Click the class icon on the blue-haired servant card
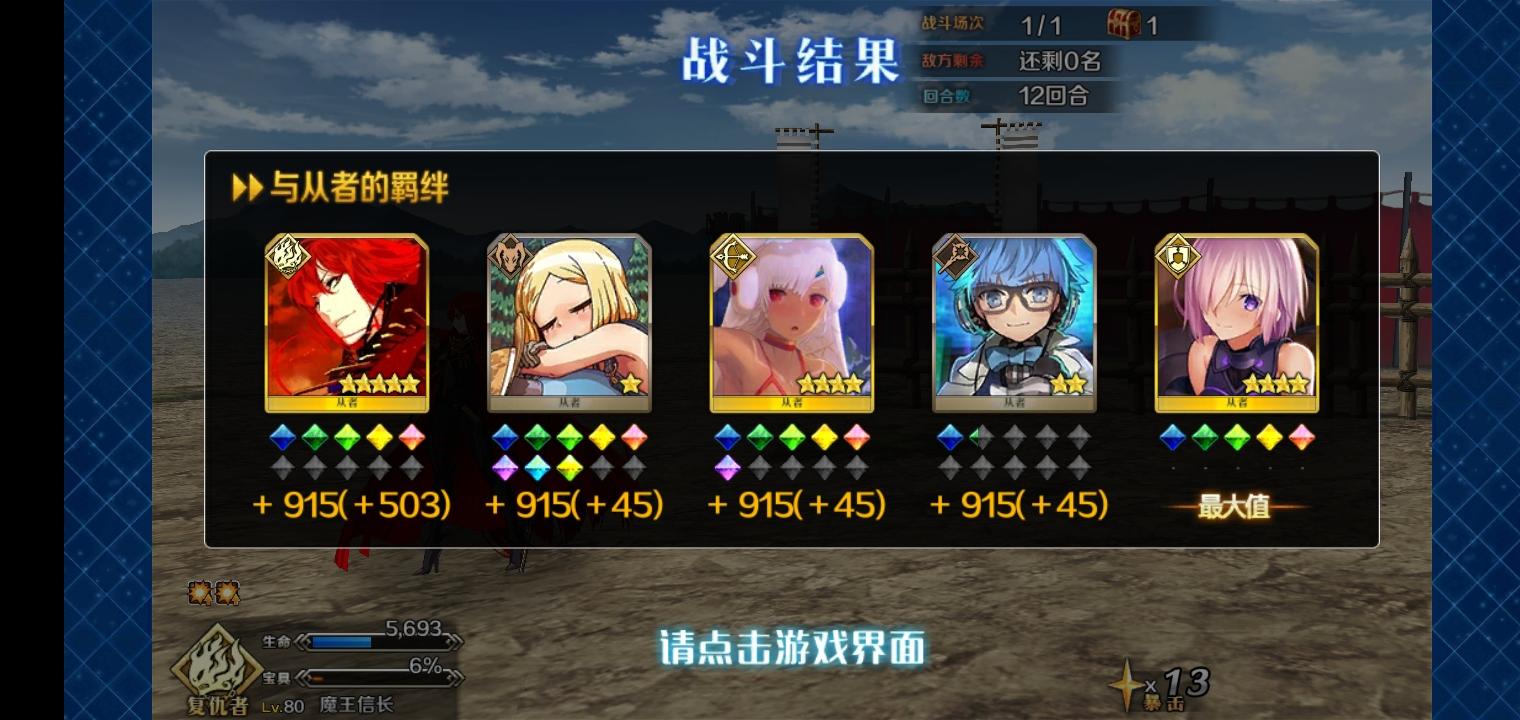The height and width of the screenshot is (720, 1520). coord(955,257)
